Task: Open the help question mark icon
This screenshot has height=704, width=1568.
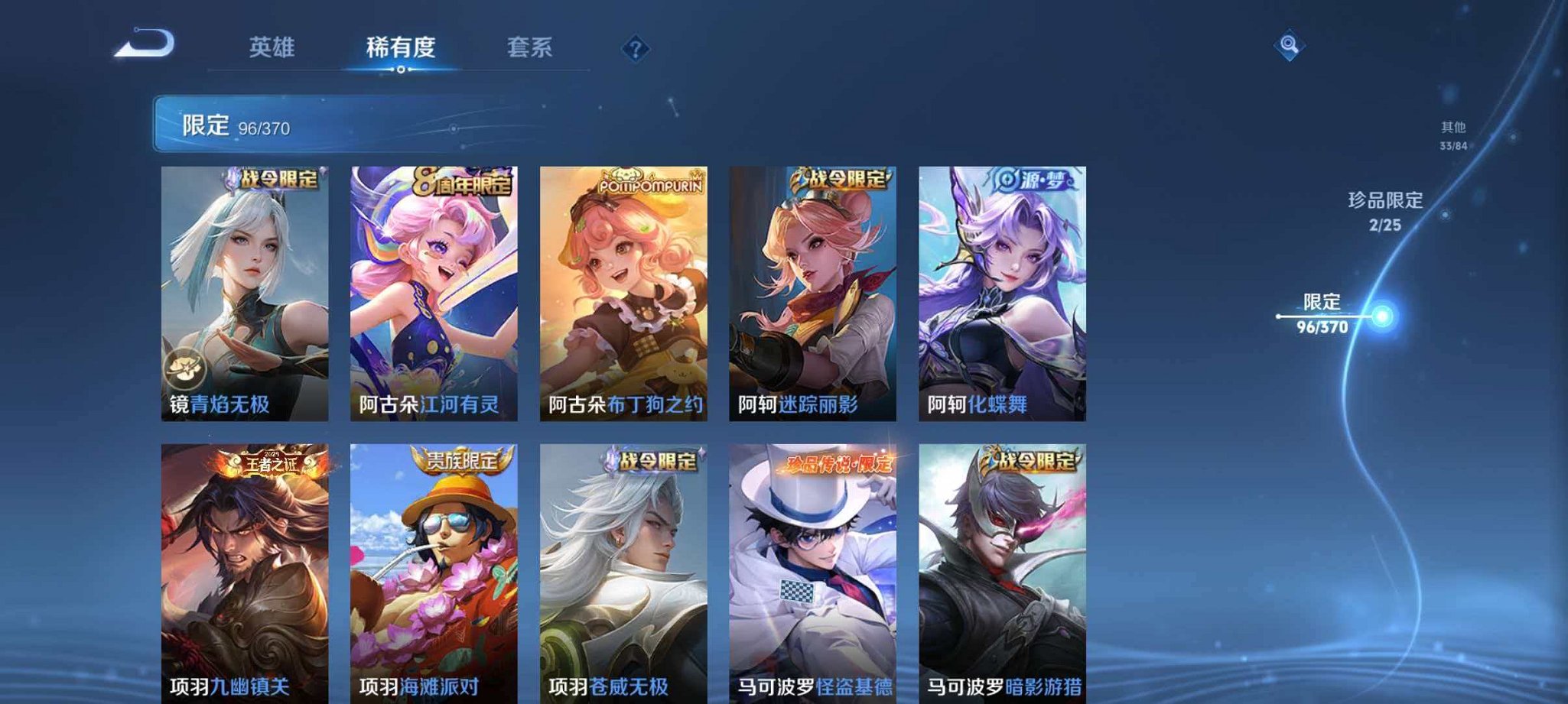Action: click(x=635, y=48)
